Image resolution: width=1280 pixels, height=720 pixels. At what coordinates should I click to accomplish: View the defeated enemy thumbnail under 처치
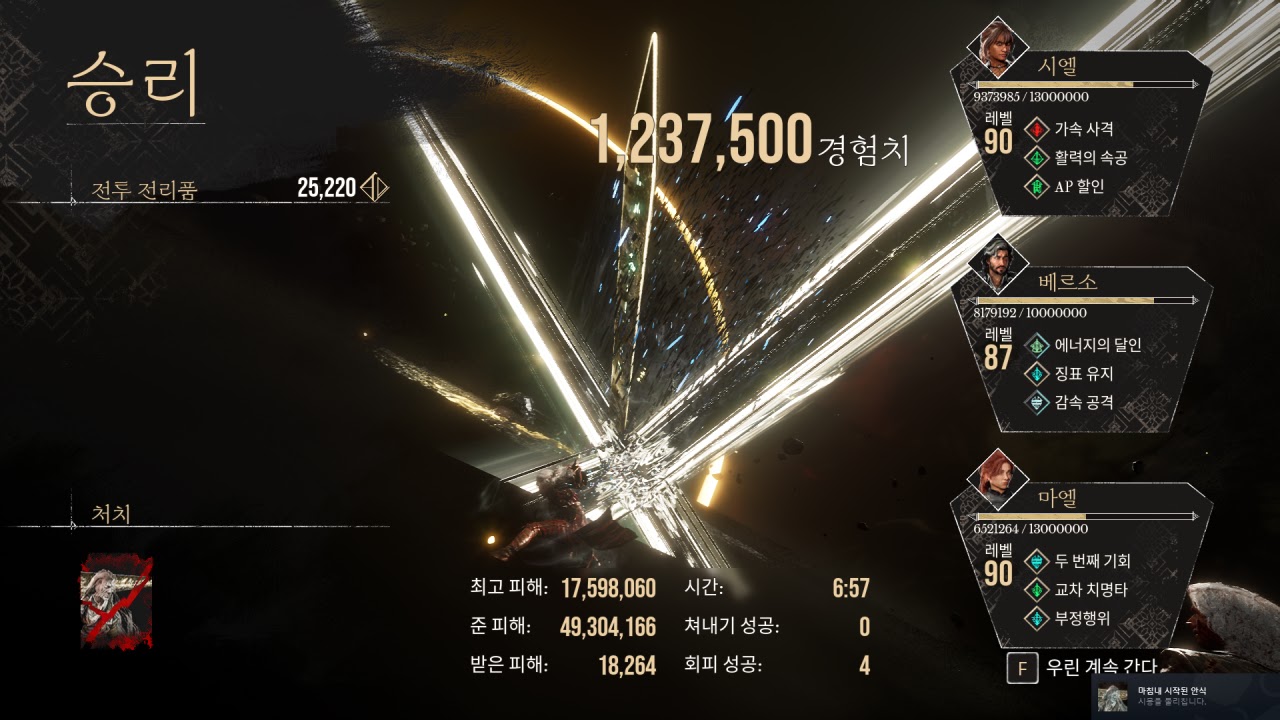pos(116,602)
